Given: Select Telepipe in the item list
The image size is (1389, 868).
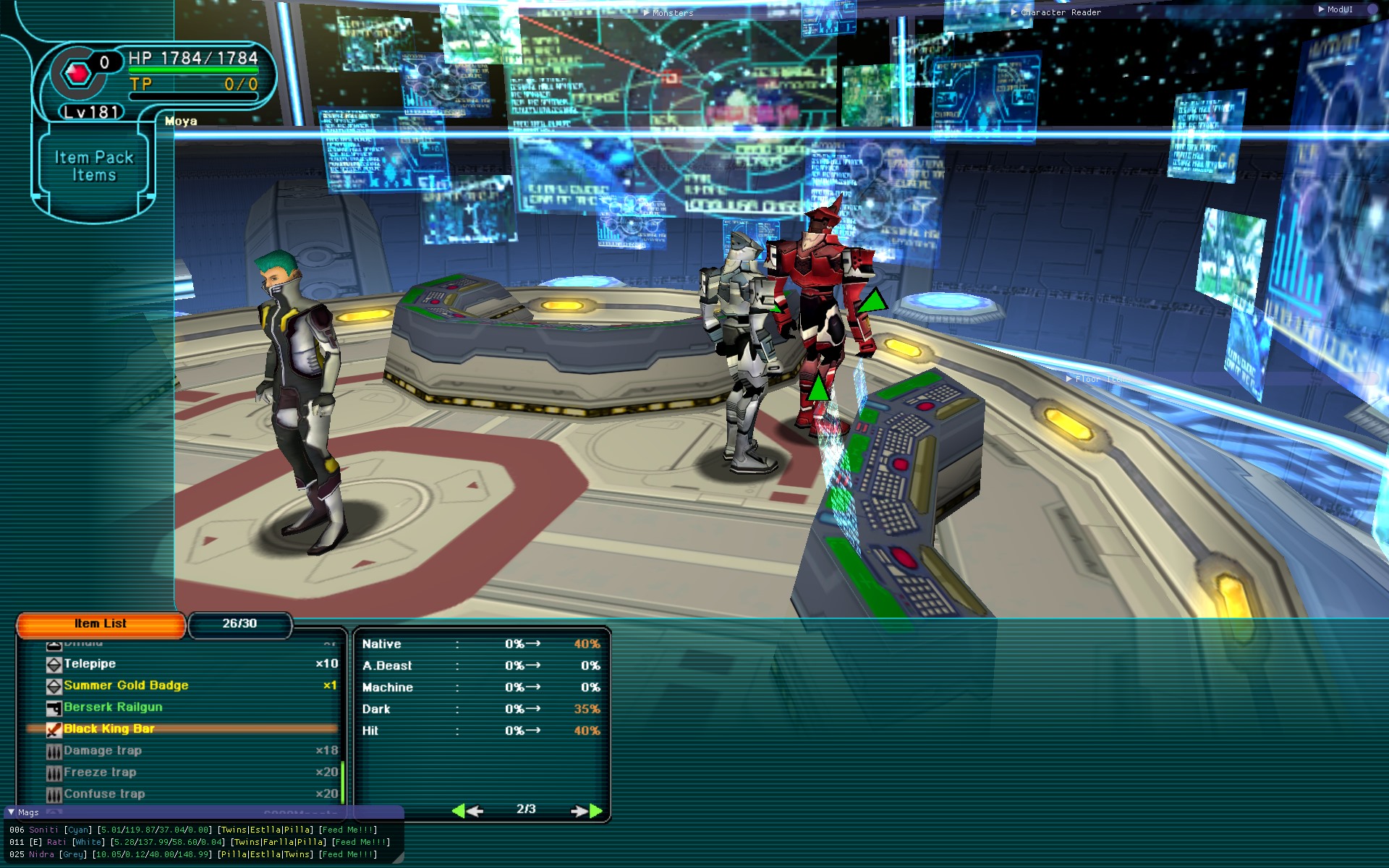Looking at the screenshot, I should tap(90, 664).
